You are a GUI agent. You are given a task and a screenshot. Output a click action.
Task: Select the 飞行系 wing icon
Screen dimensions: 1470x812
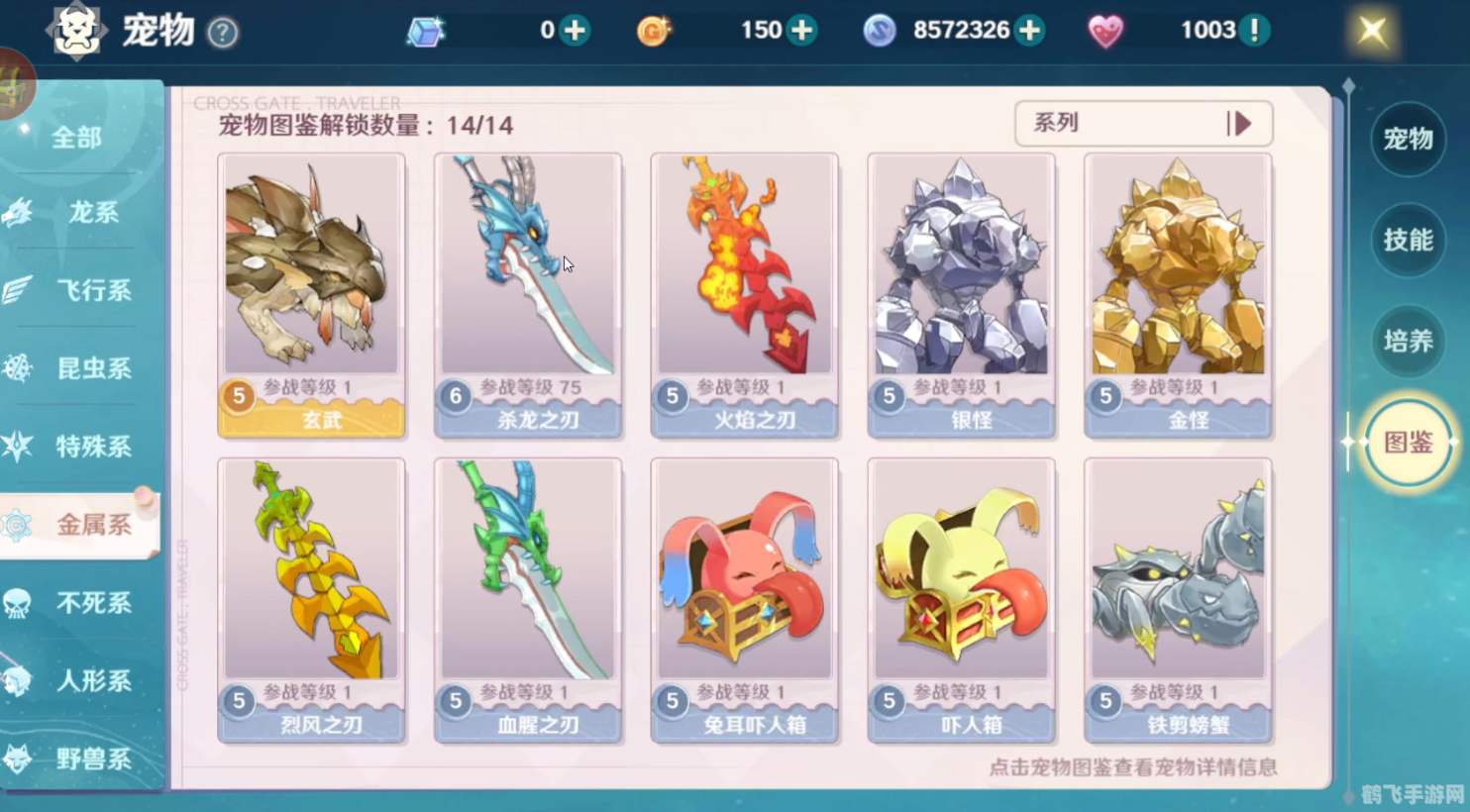18,291
